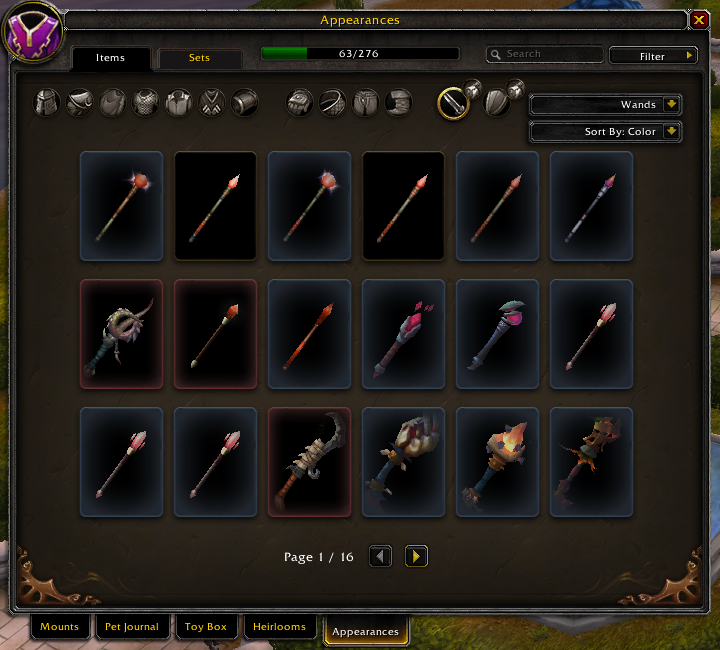Pick the wooden tiki idol wand appearance
The height and width of the screenshot is (650, 720).
coord(591,462)
